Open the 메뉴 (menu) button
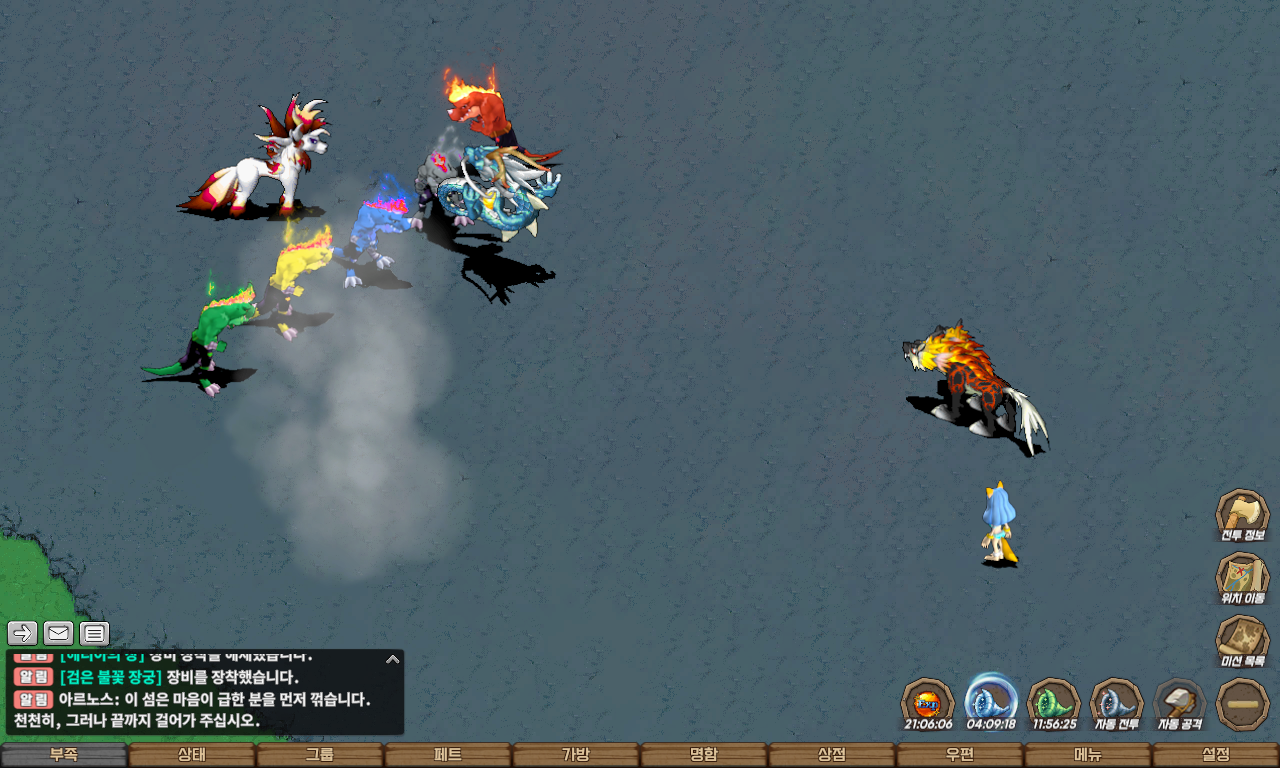 pos(1088,755)
